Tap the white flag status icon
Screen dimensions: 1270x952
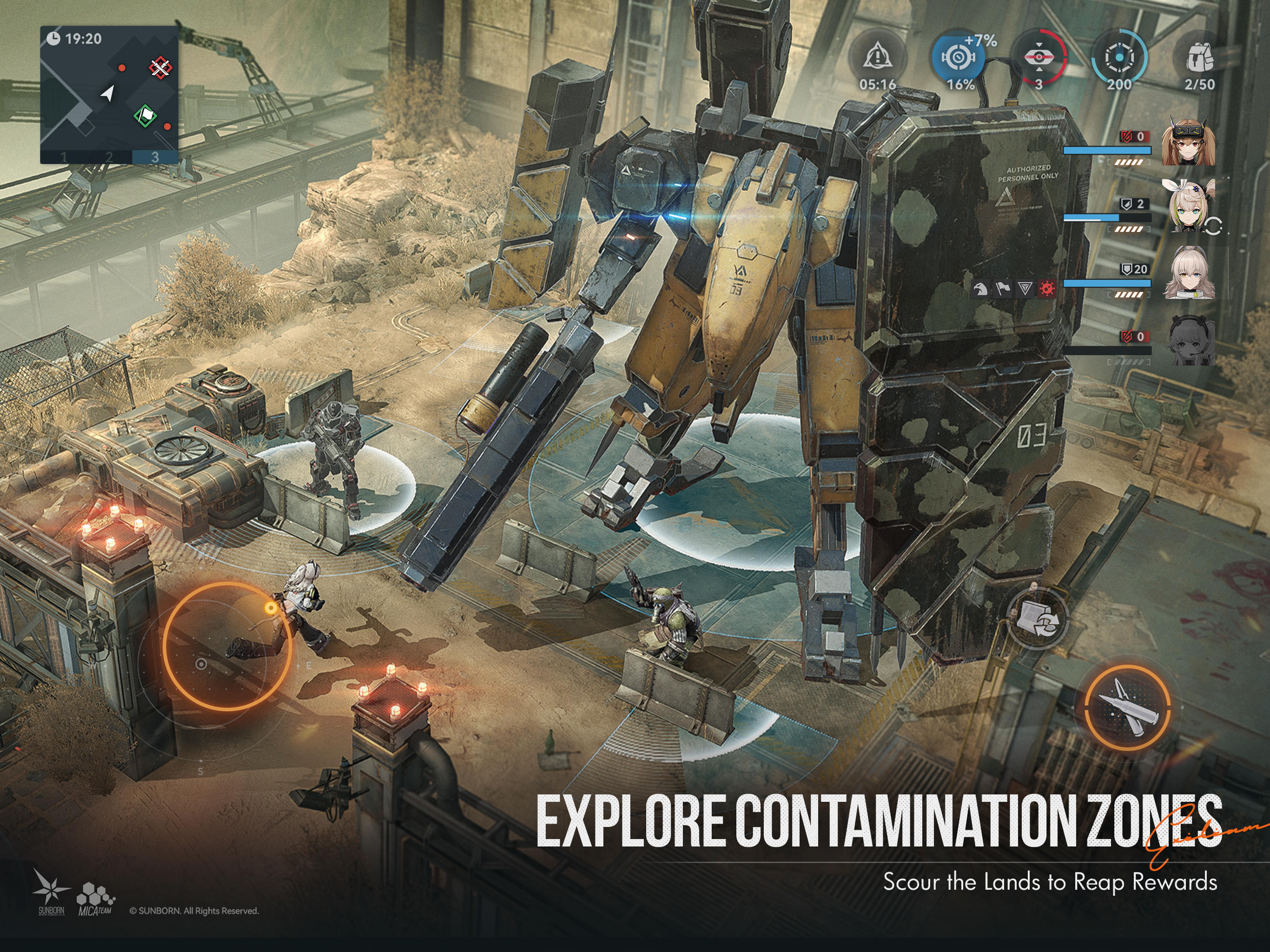[x=1003, y=288]
